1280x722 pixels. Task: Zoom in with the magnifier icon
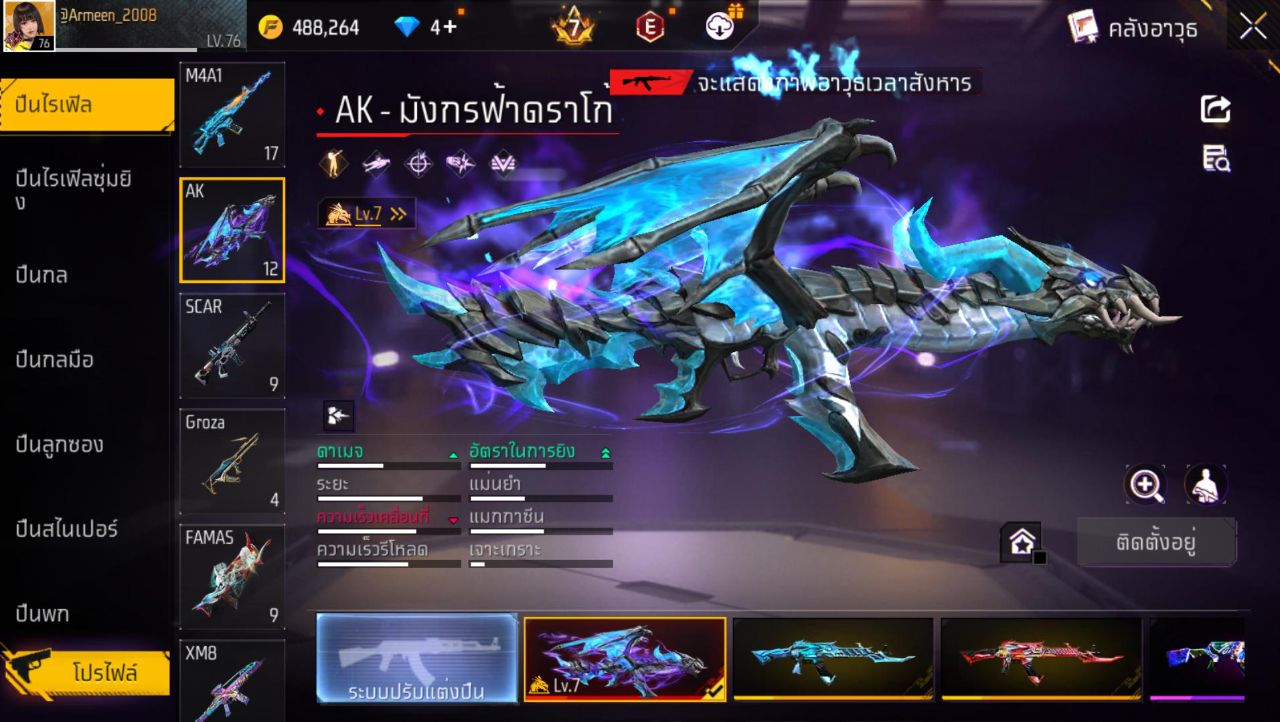pos(1145,485)
